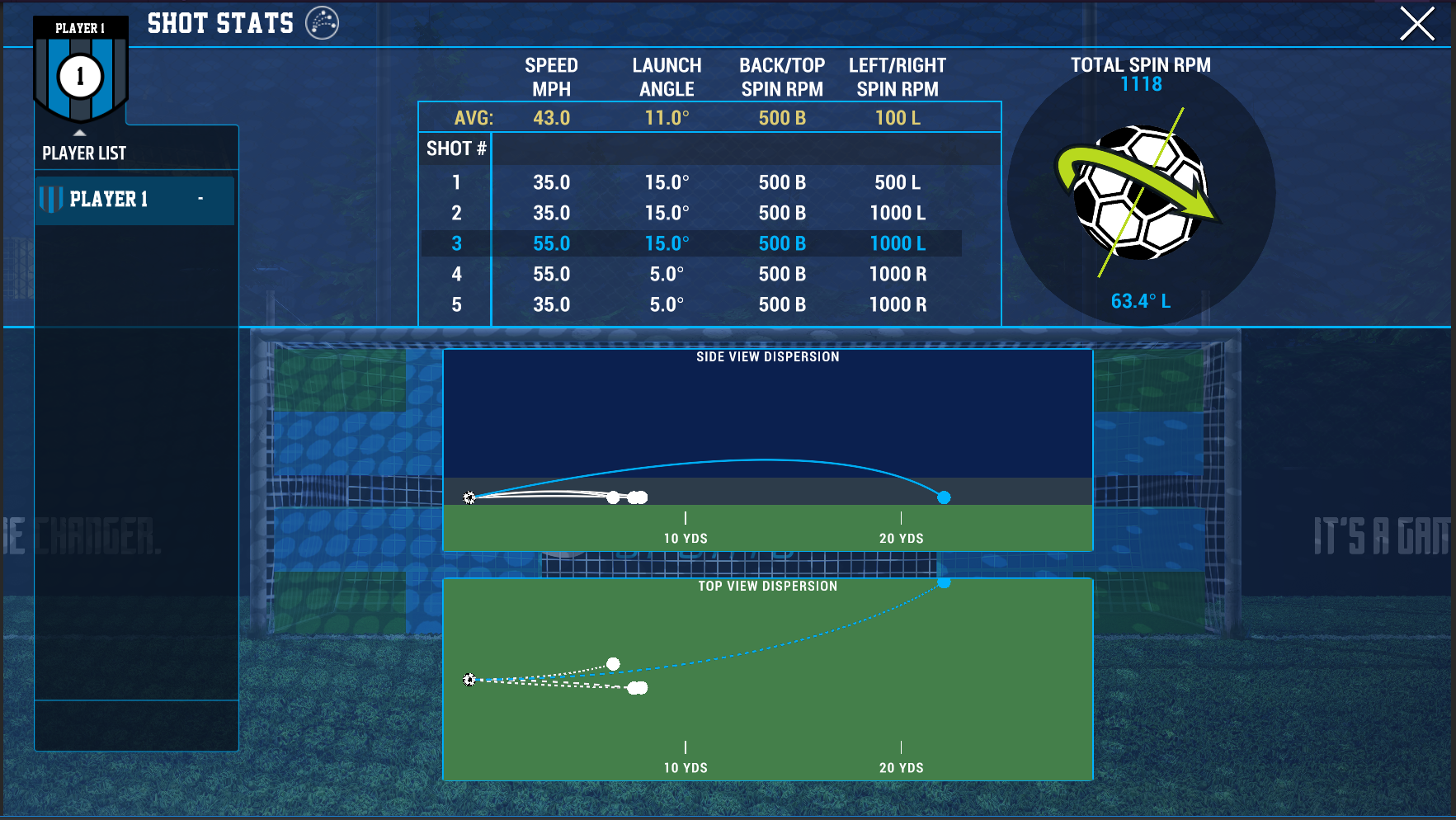
Task: Click the TOTAL SPIN RPM value 1118
Action: click(1142, 83)
